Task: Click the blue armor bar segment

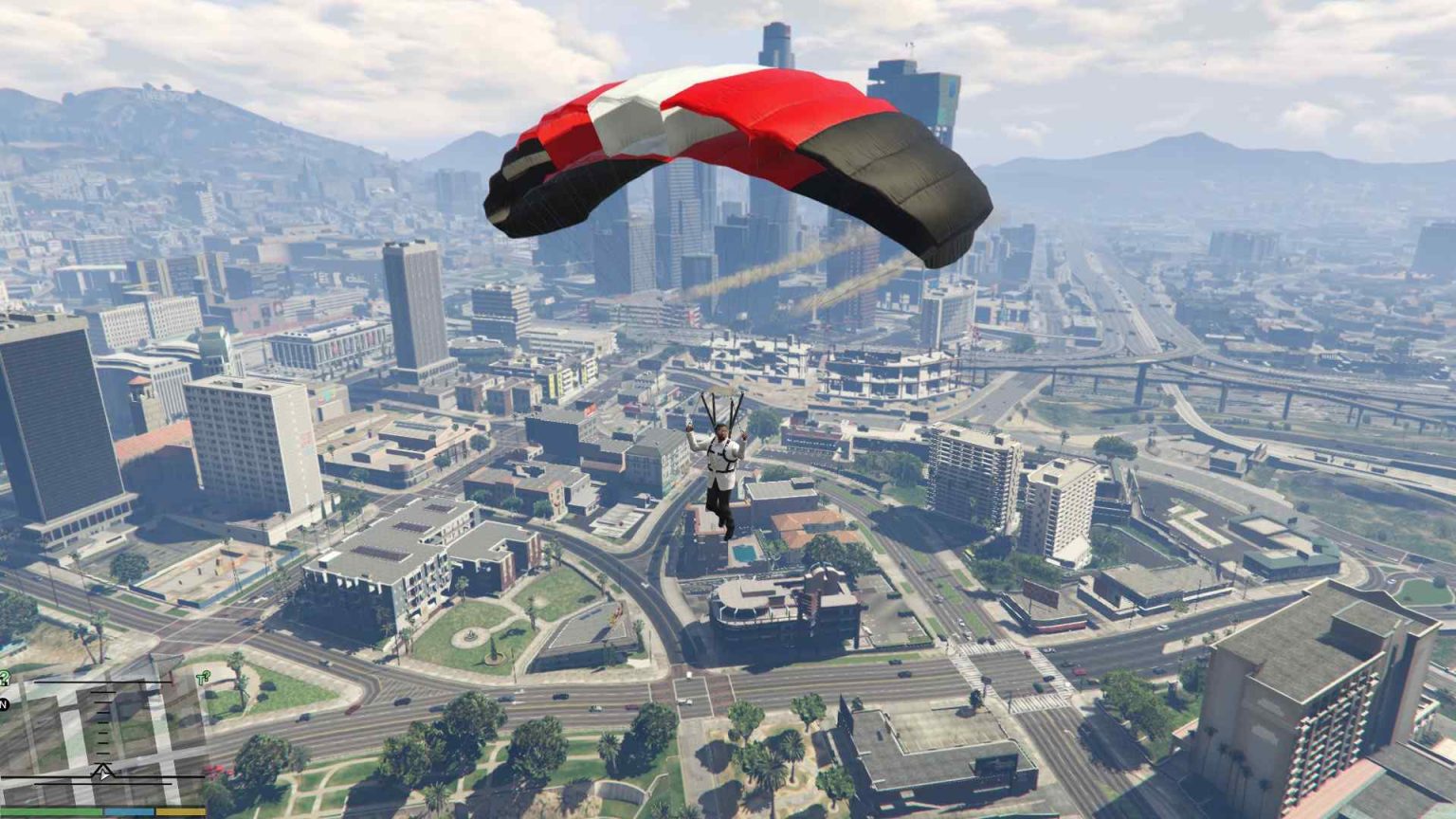Action: [x=127, y=810]
